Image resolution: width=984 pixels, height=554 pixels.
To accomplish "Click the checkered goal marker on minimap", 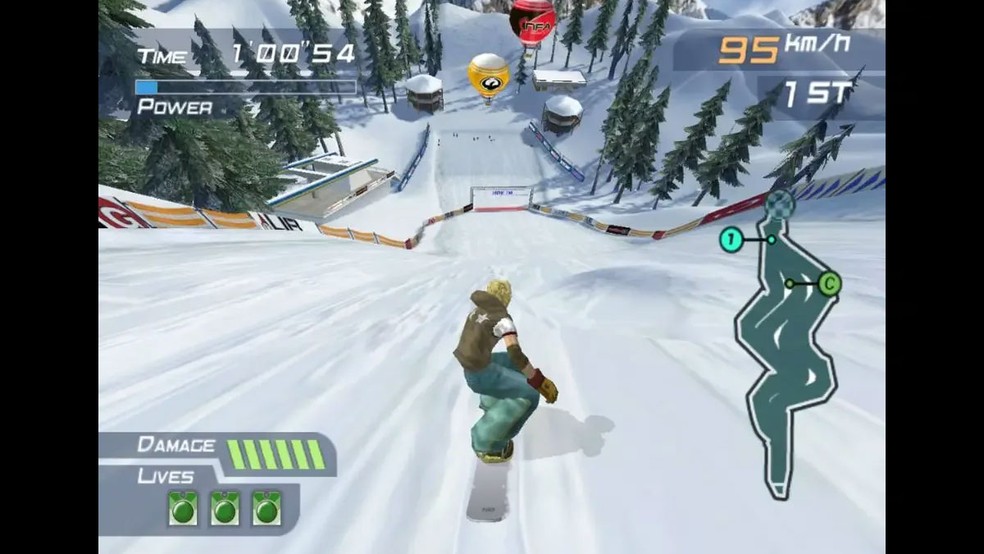I will (x=783, y=204).
